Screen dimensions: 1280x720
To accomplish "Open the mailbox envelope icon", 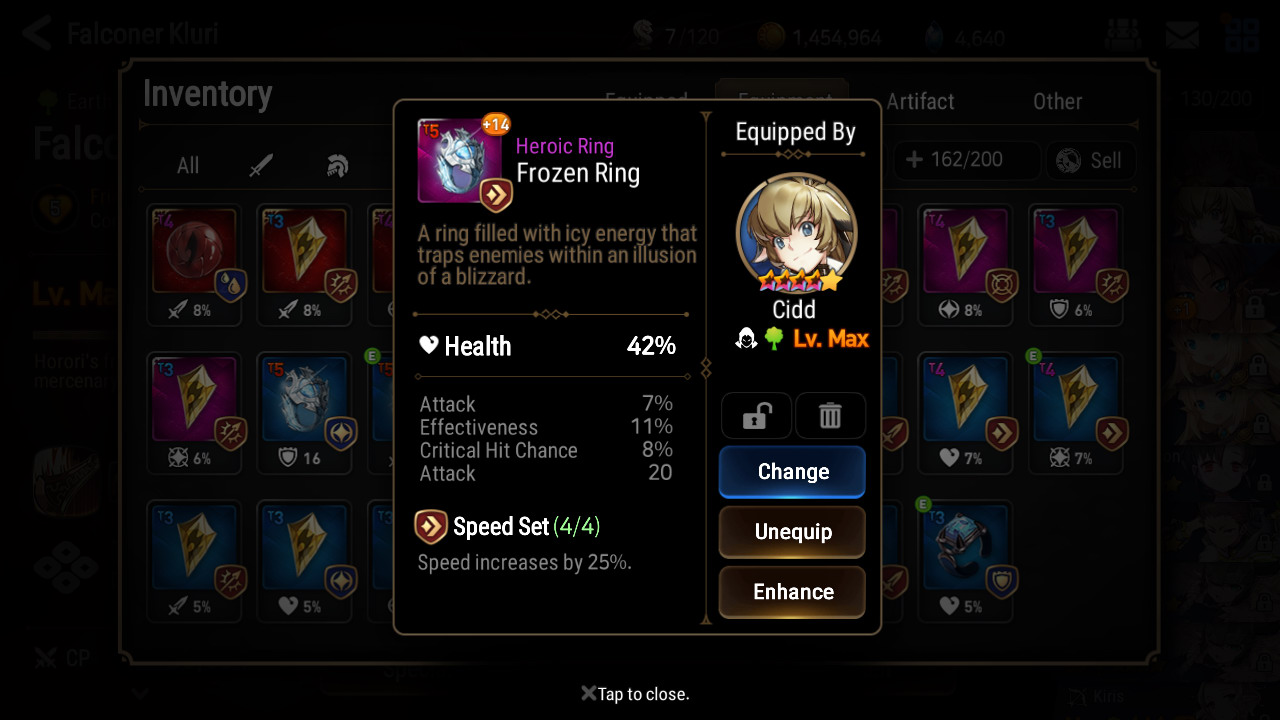I will [x=1182, y=35].
